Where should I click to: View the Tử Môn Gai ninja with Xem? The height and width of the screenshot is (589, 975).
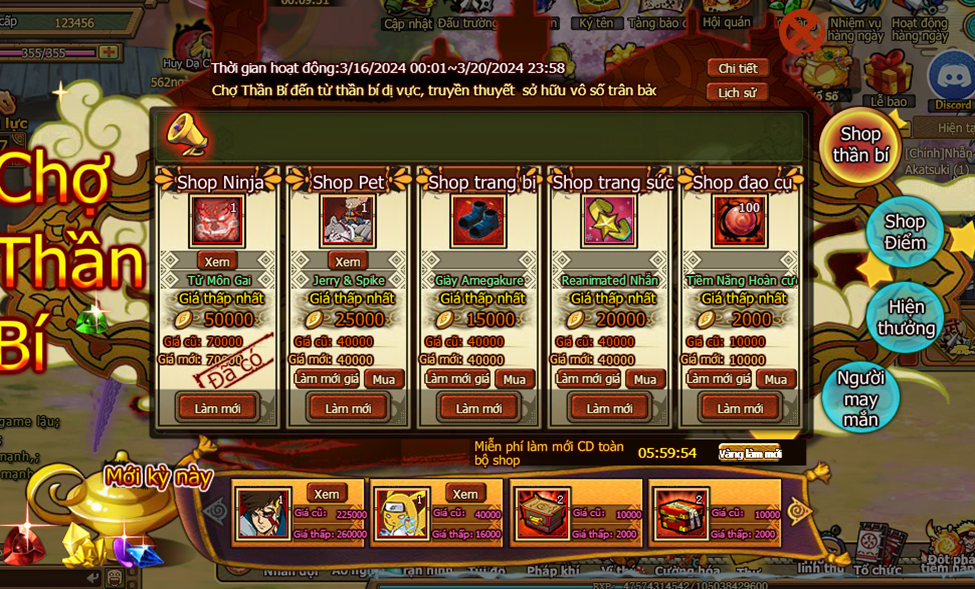pos(217,261)
